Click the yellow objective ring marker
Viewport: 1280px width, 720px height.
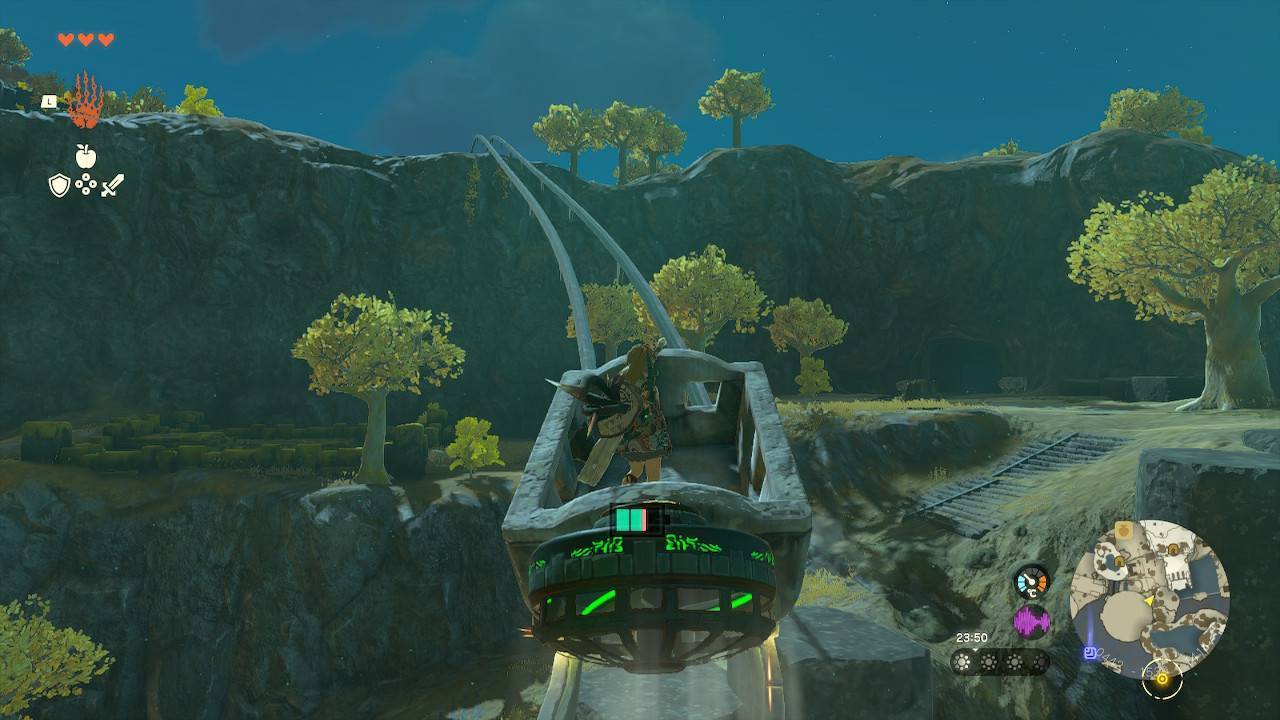[x=1162, y=680]
